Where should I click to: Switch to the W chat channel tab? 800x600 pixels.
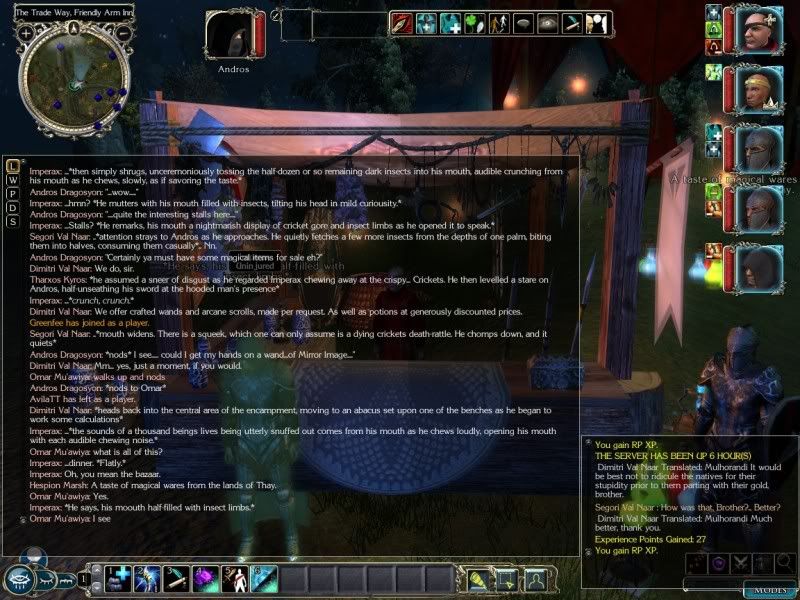13,179
